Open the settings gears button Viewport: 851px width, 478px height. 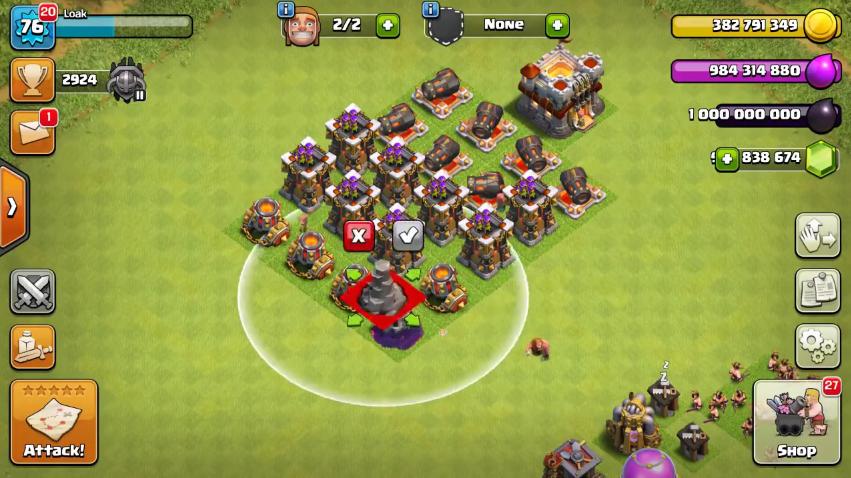pyautogui.click(x=817, y=346)
